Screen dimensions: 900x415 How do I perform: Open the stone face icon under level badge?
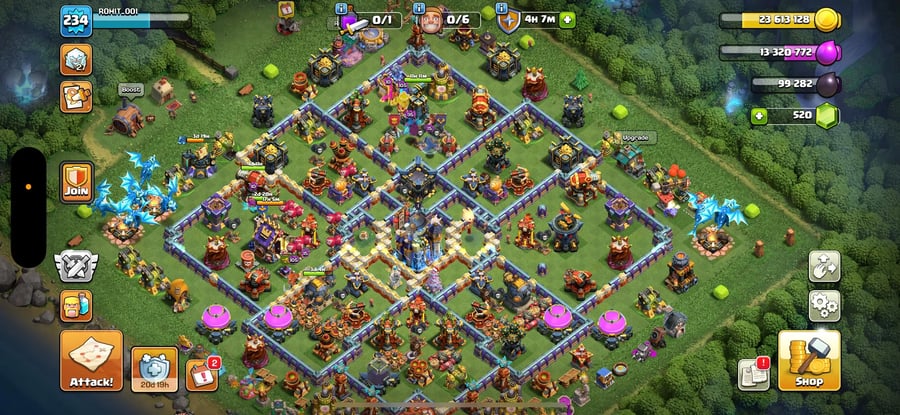click(76, 61)
